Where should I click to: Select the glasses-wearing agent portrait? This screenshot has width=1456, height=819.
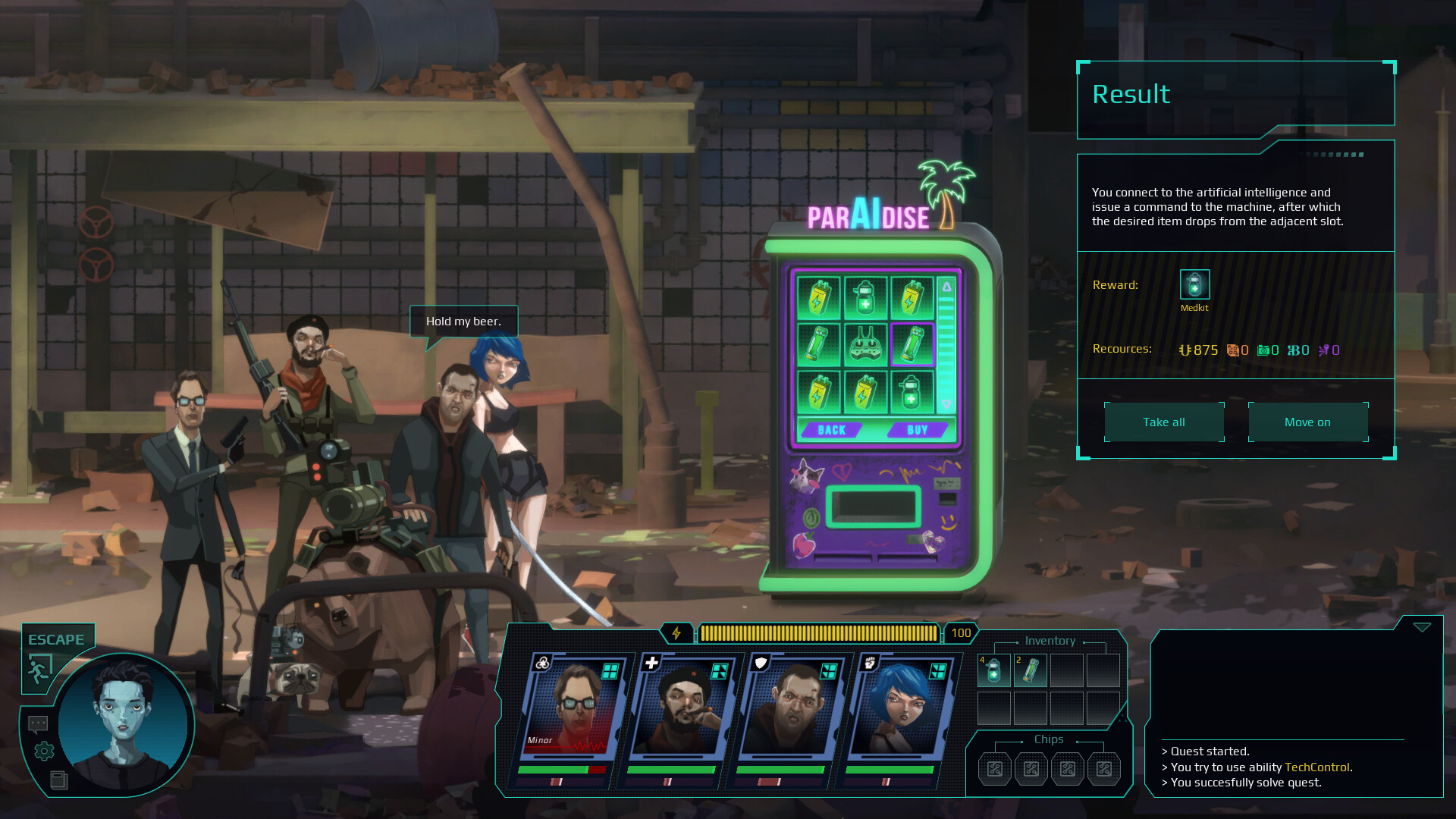click(x=574, y=709)
